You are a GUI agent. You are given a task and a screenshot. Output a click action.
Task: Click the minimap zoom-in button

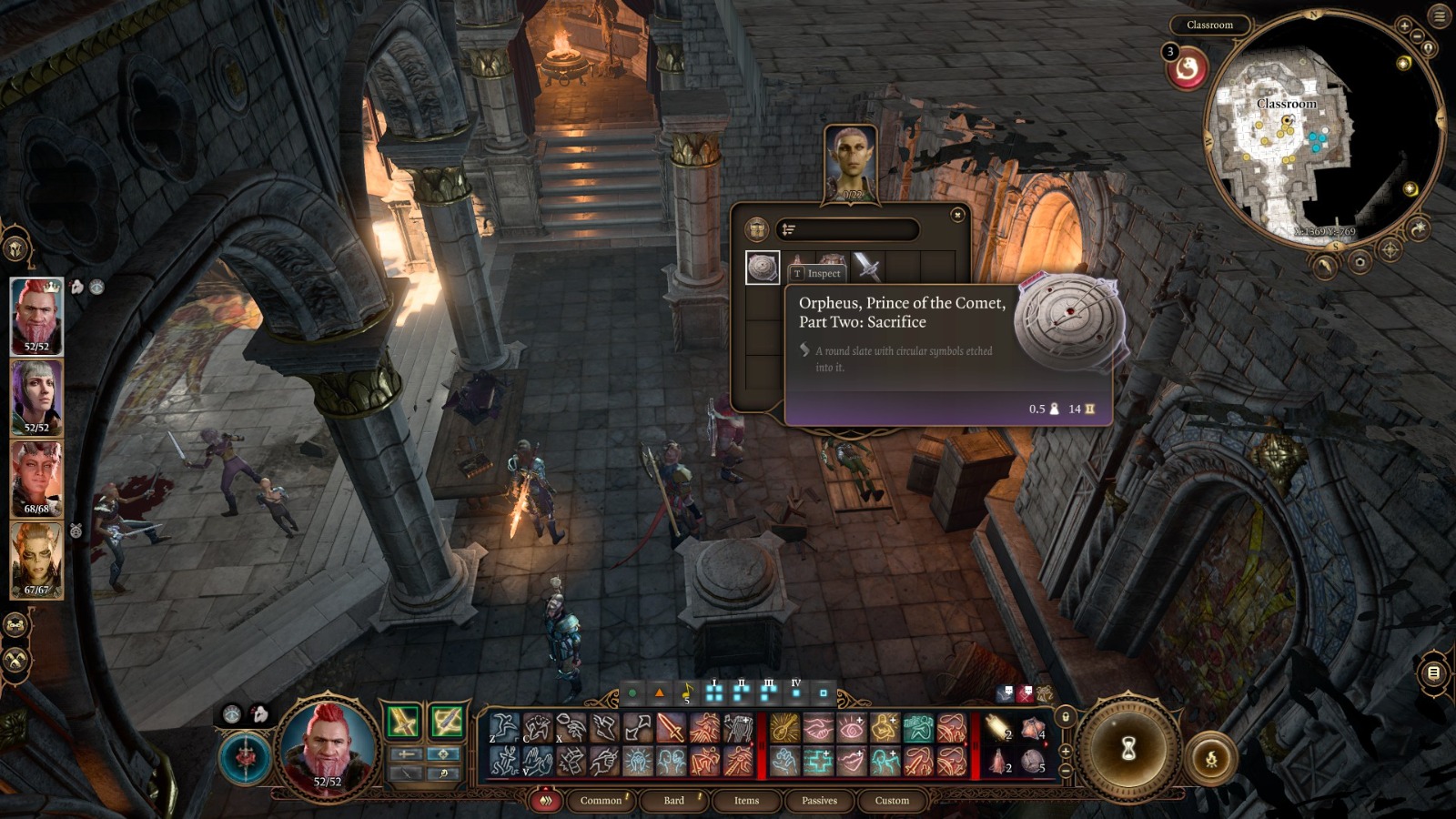pyautogui.click(x=1404, y=26)
